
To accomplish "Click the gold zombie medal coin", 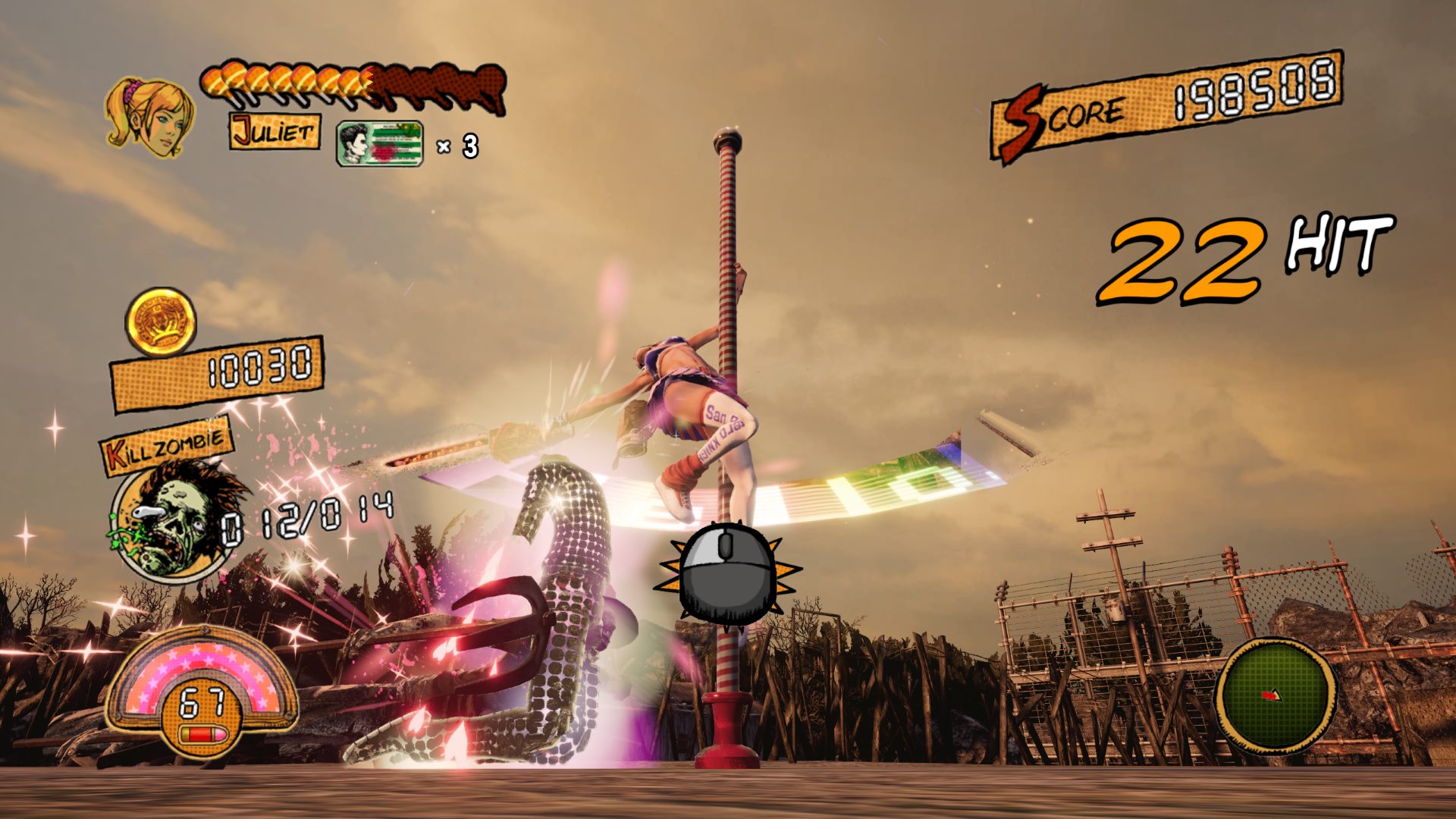I will 161,322.
